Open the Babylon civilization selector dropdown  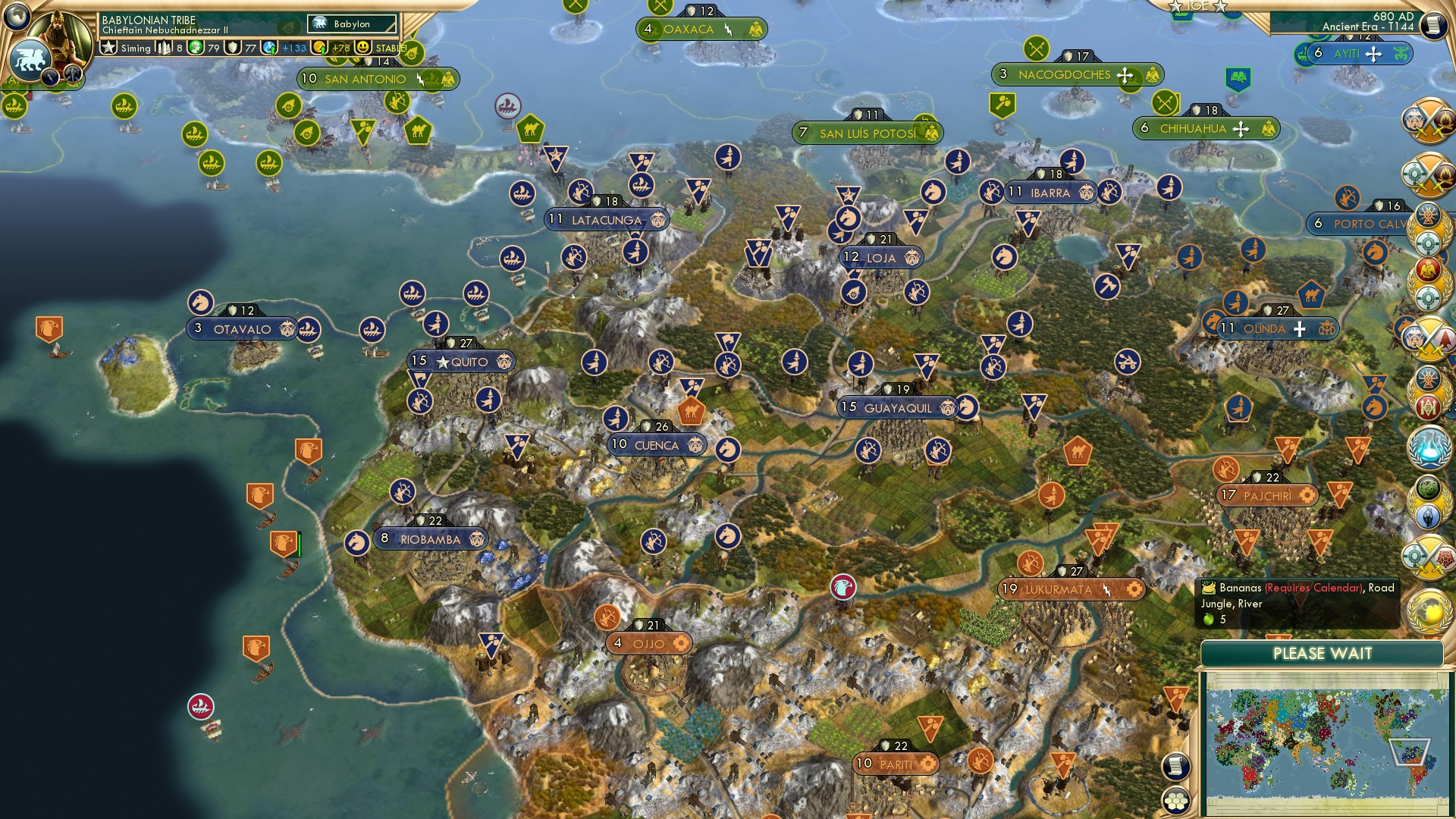(x=353, y=24)
